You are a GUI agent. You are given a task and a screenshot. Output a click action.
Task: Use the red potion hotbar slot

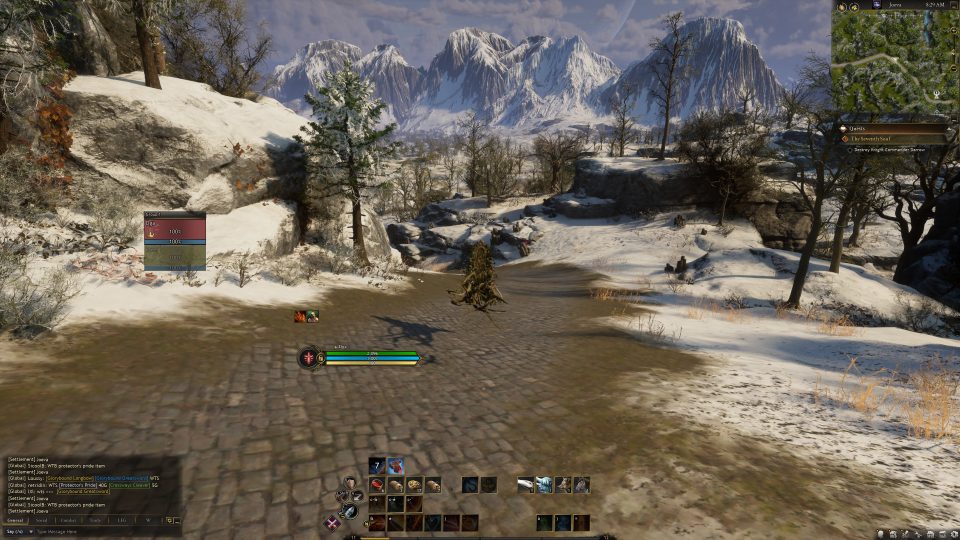(x=395, y=466)
